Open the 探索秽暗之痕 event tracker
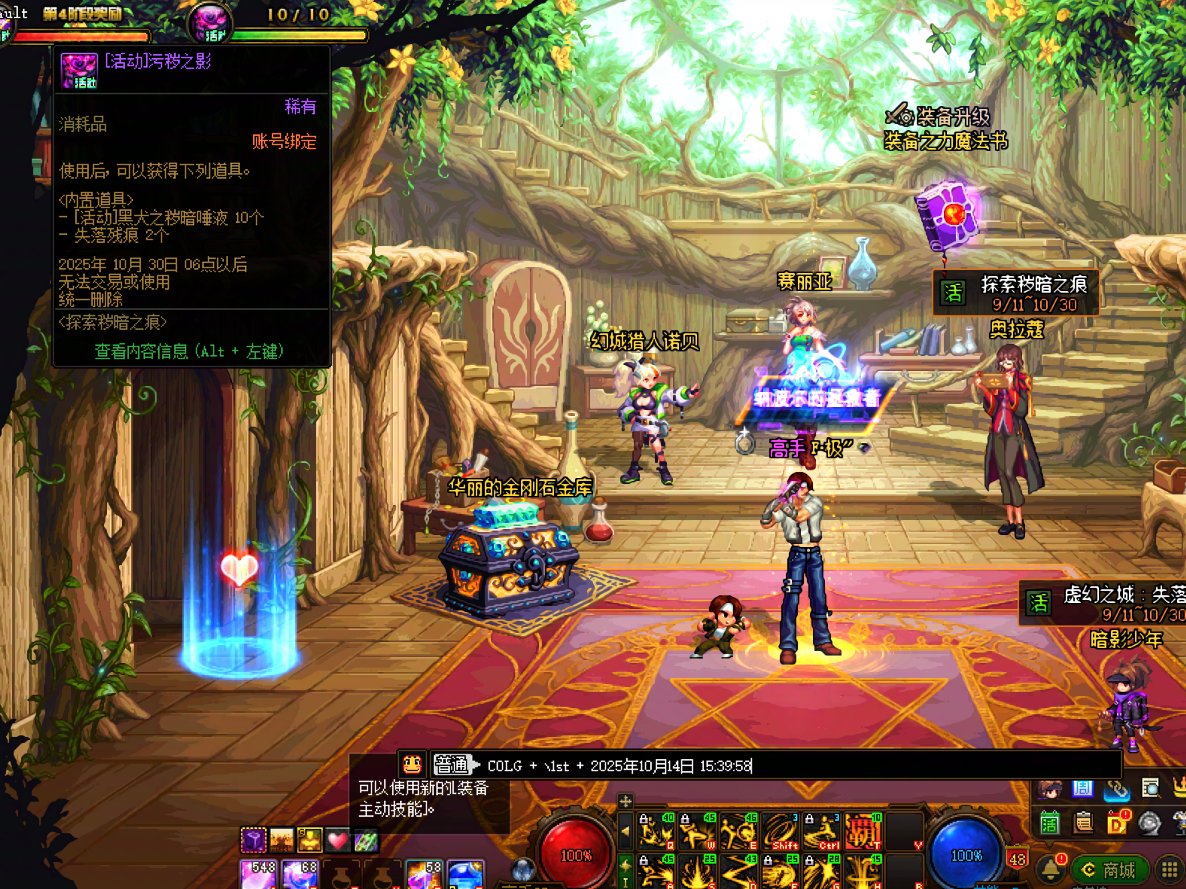Image resolution: width=1186 pixels, height=889 pixels. point(1016,292)
